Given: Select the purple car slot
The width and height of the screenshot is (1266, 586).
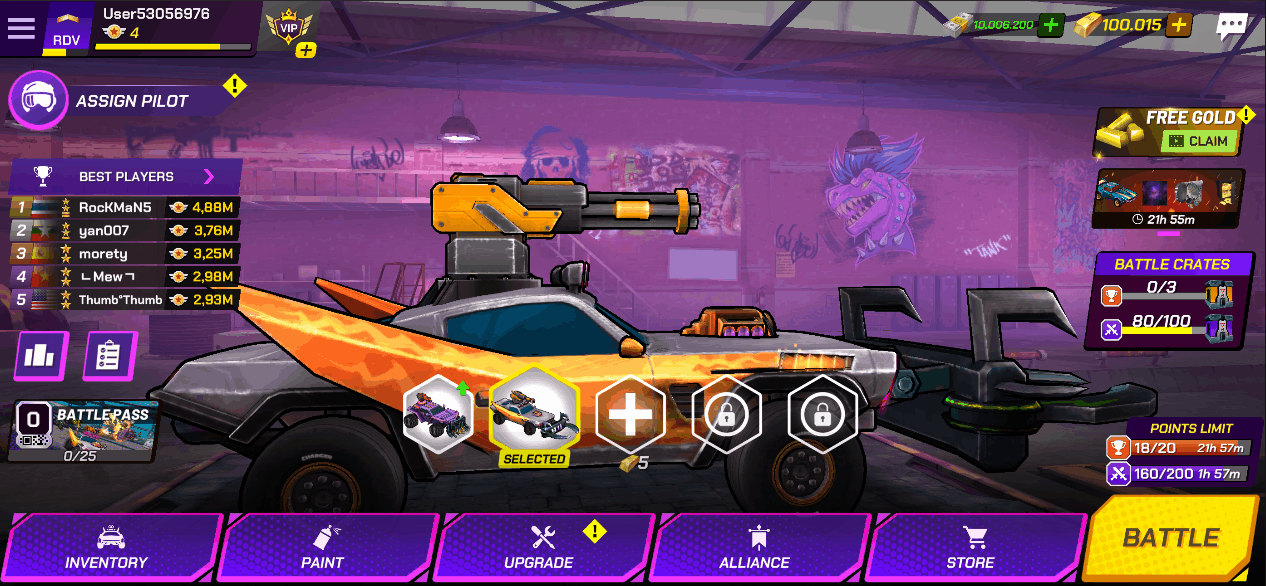Looking at the screenshot, I should [438, 414].
